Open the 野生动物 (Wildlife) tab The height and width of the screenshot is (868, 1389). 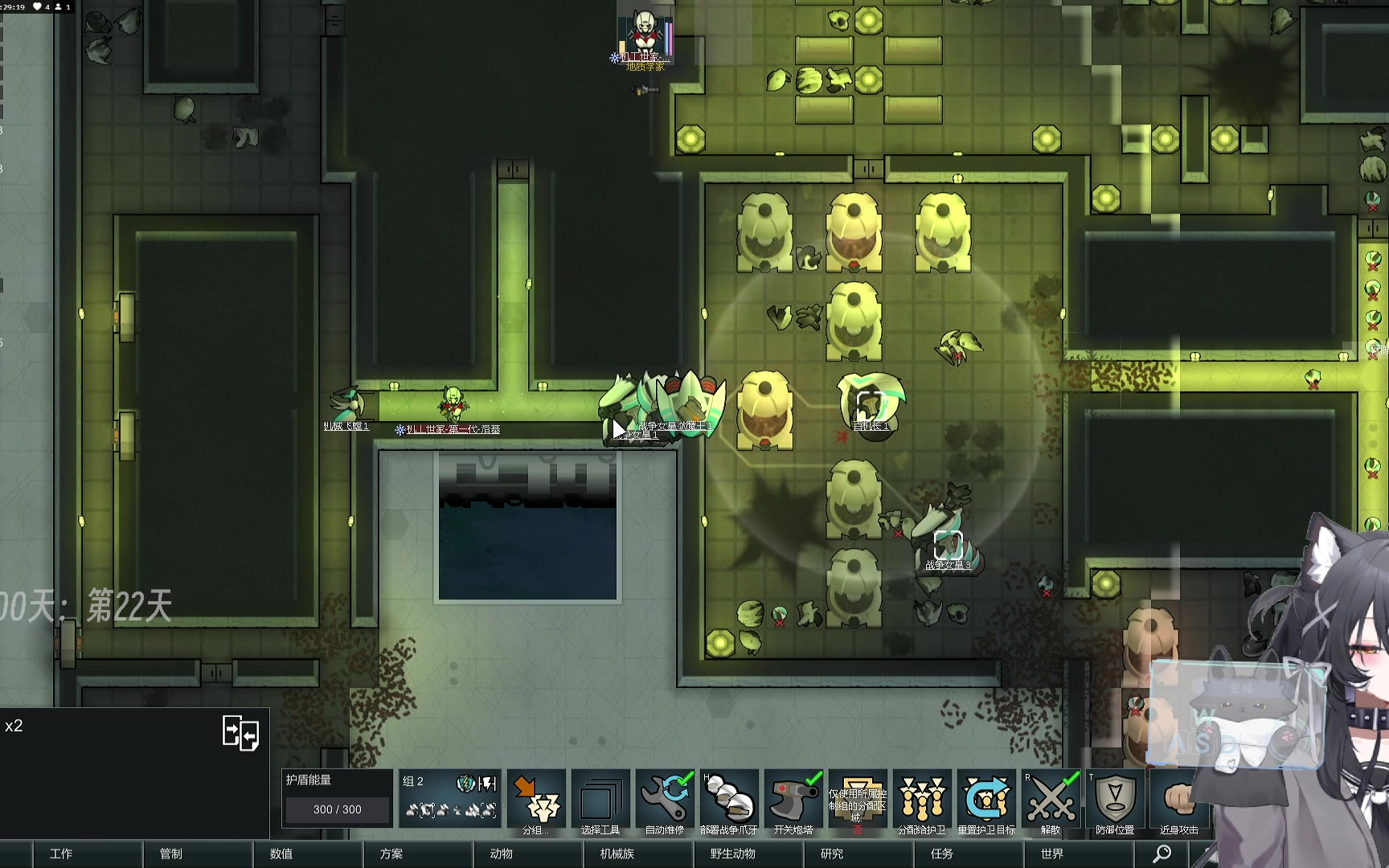733,854
